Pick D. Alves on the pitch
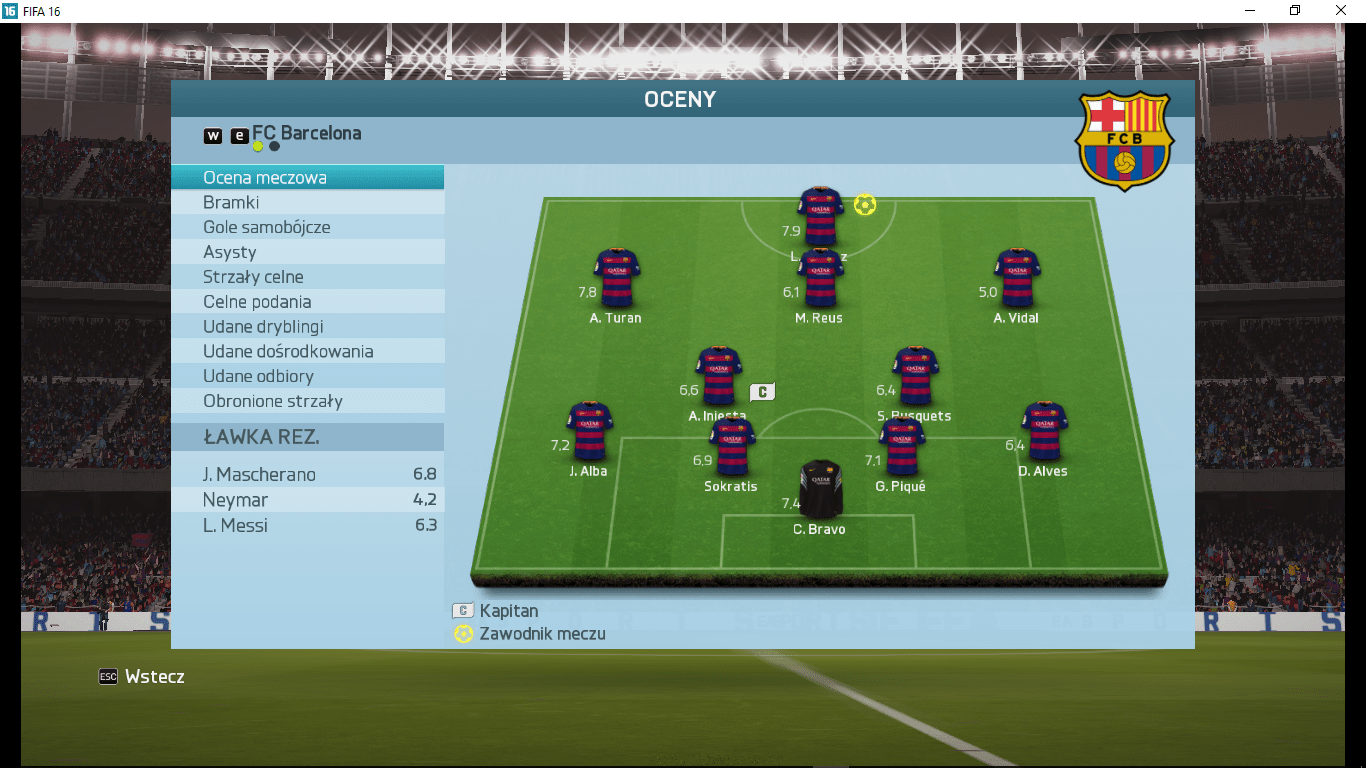 1044,431
